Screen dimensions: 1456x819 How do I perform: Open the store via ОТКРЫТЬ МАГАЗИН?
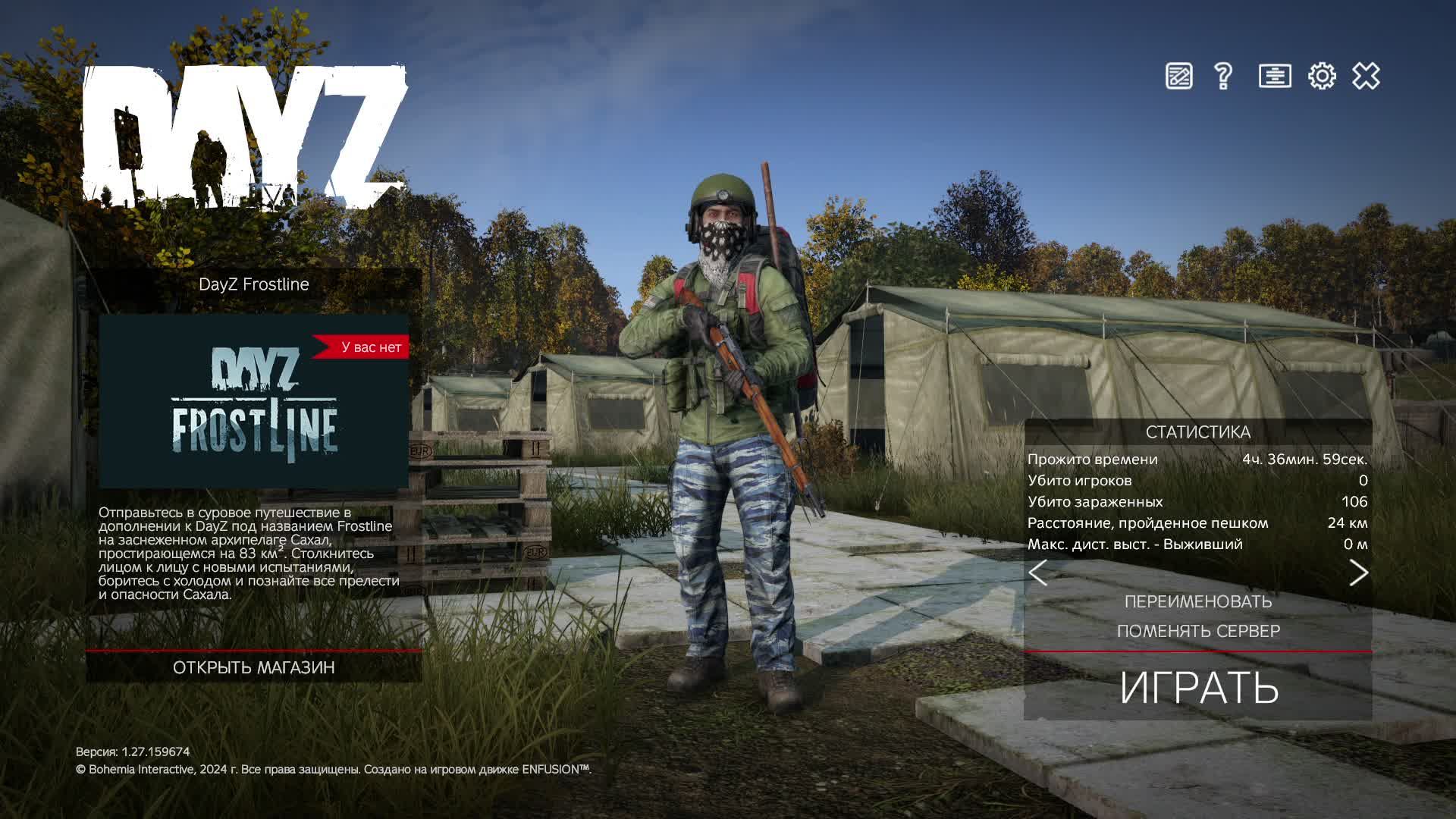(x=253, y=667)
